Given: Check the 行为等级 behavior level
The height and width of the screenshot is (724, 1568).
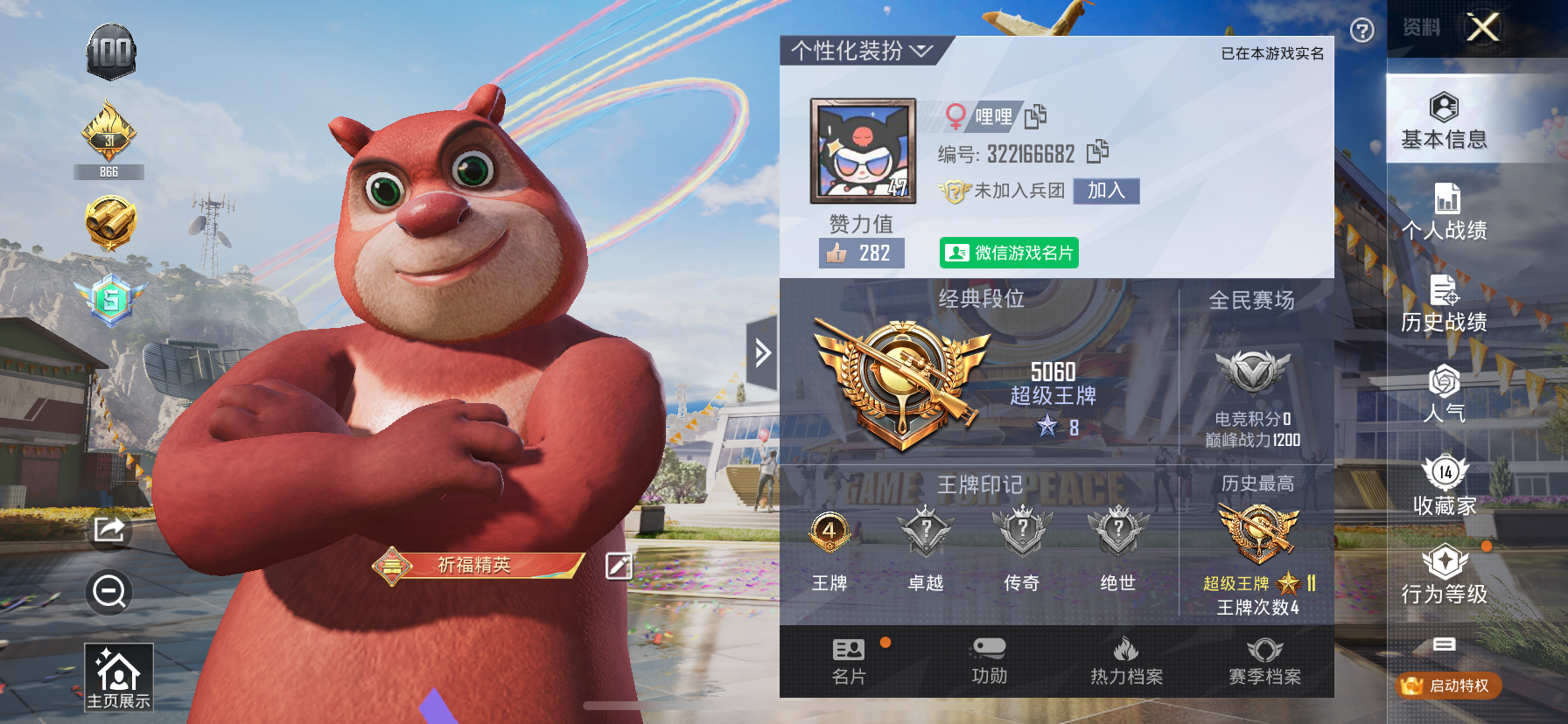Looking at the screenshot, I should 1444,577.
